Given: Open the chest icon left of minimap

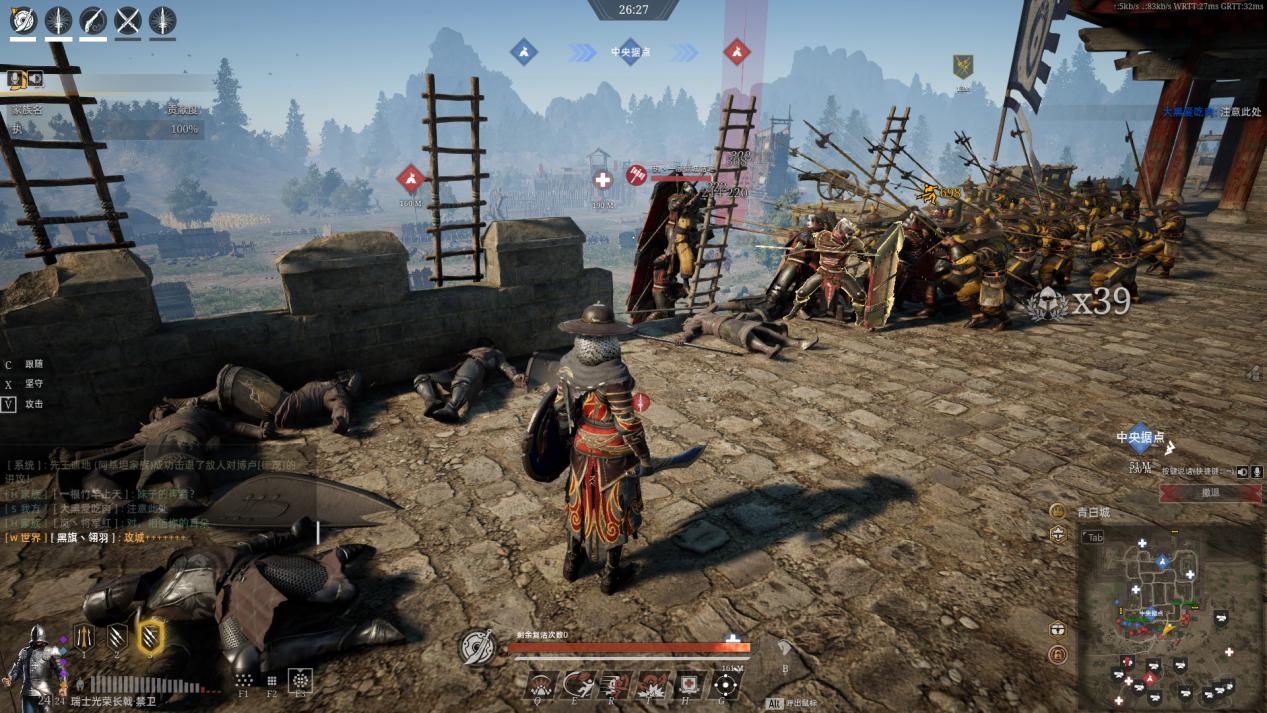Looking at the screenshot, I should (x=1058, y=630).
